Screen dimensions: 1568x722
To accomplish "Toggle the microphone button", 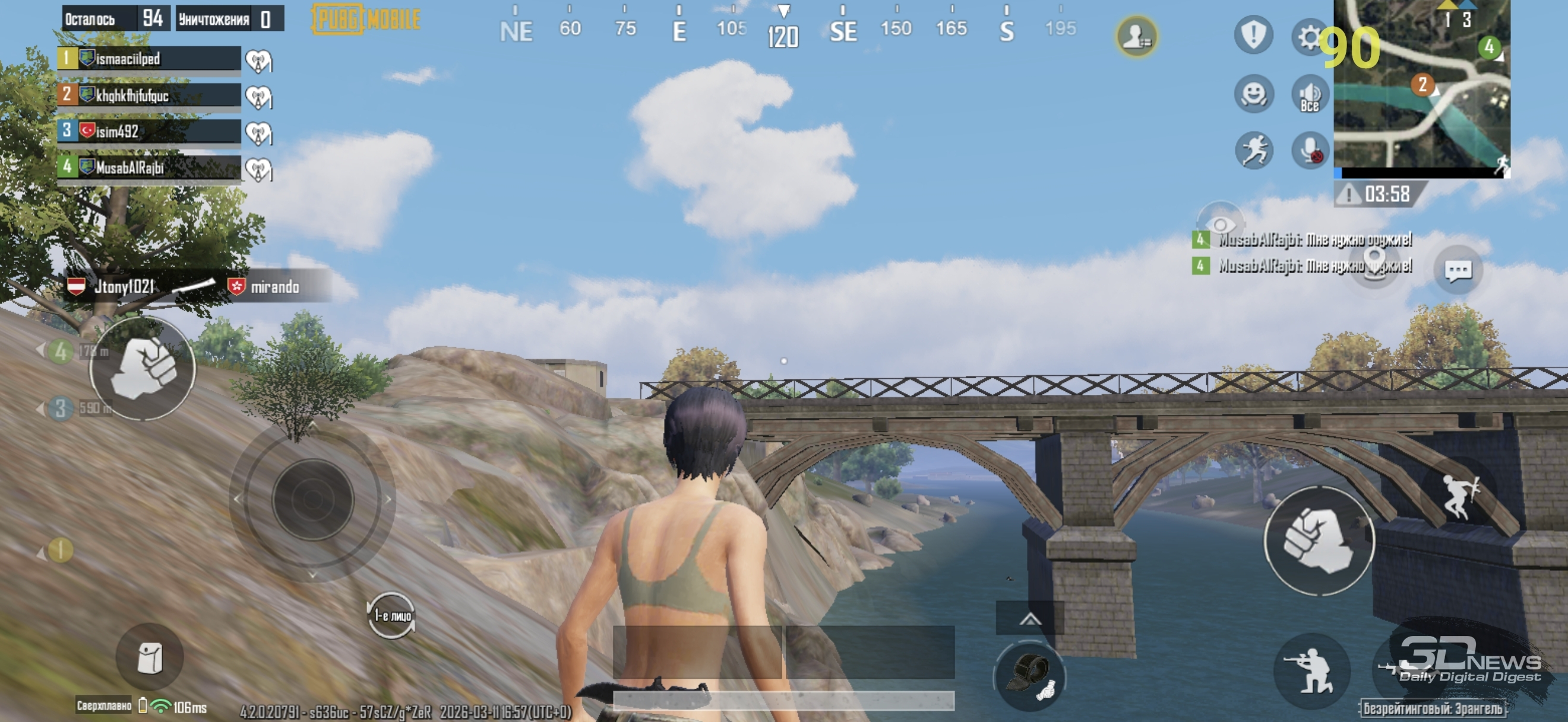I will tap(1310, 150).
